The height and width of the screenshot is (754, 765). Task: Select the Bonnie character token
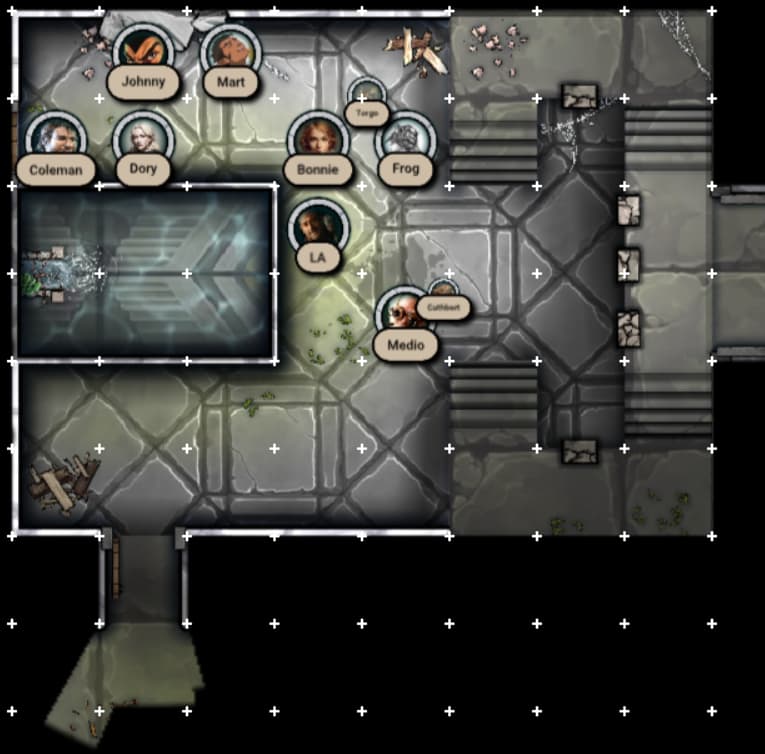coord(317,139)
